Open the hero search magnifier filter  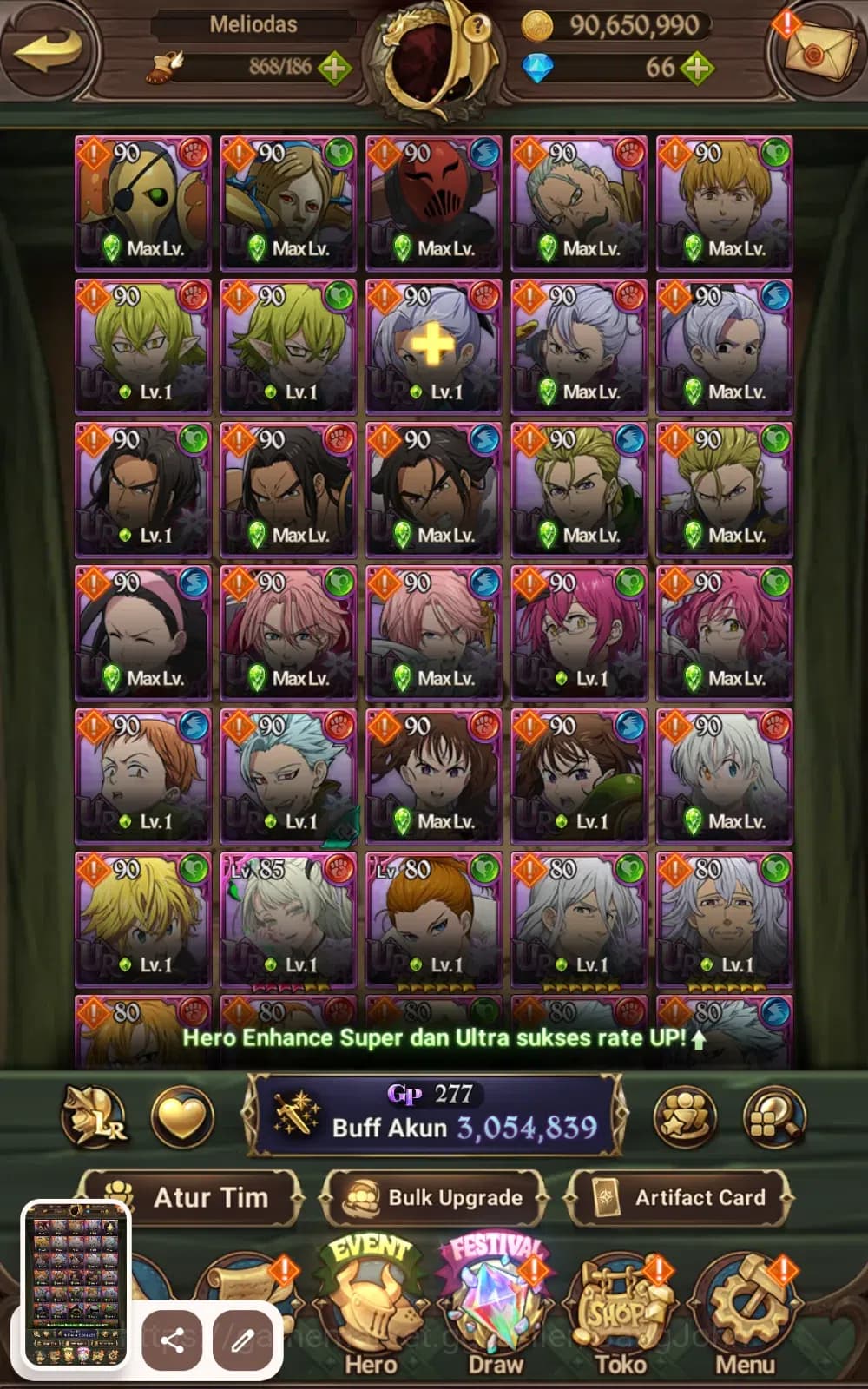point(774,1117)
